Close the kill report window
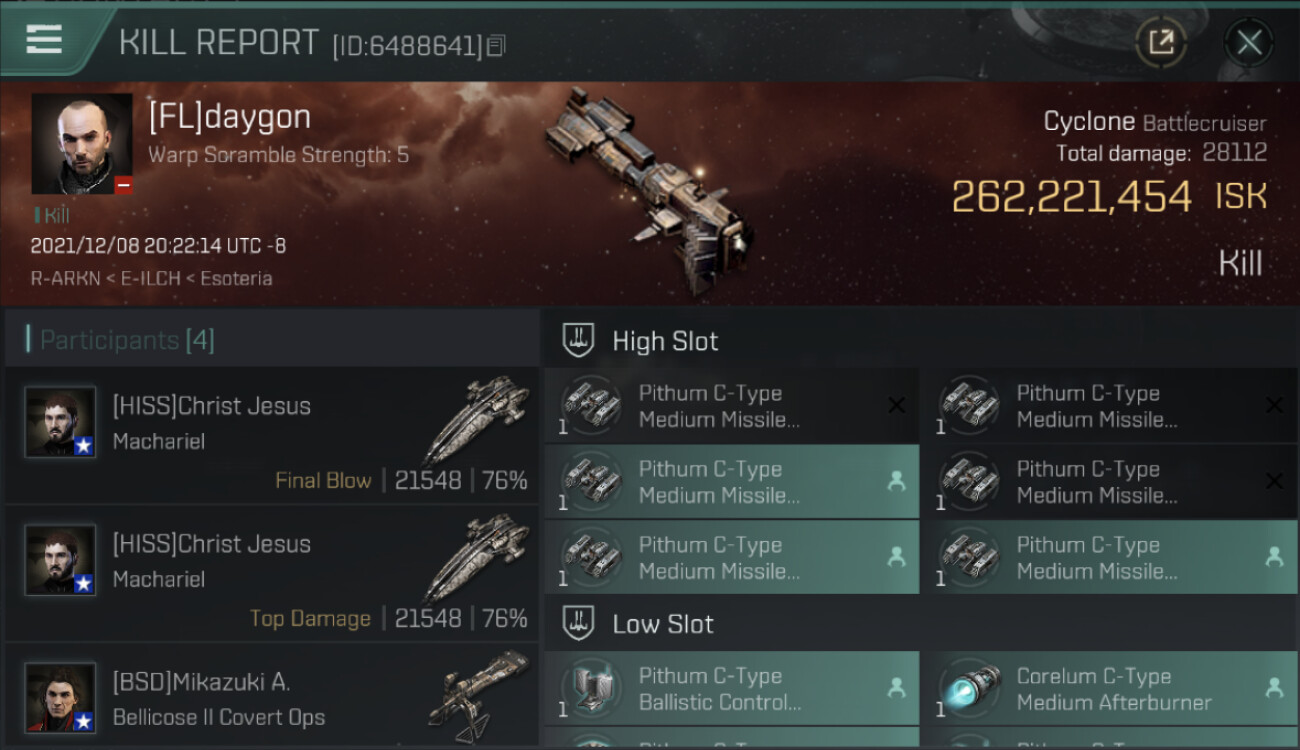The width and height of the screenshot is (1300, 750). [x=1249, y=42]
